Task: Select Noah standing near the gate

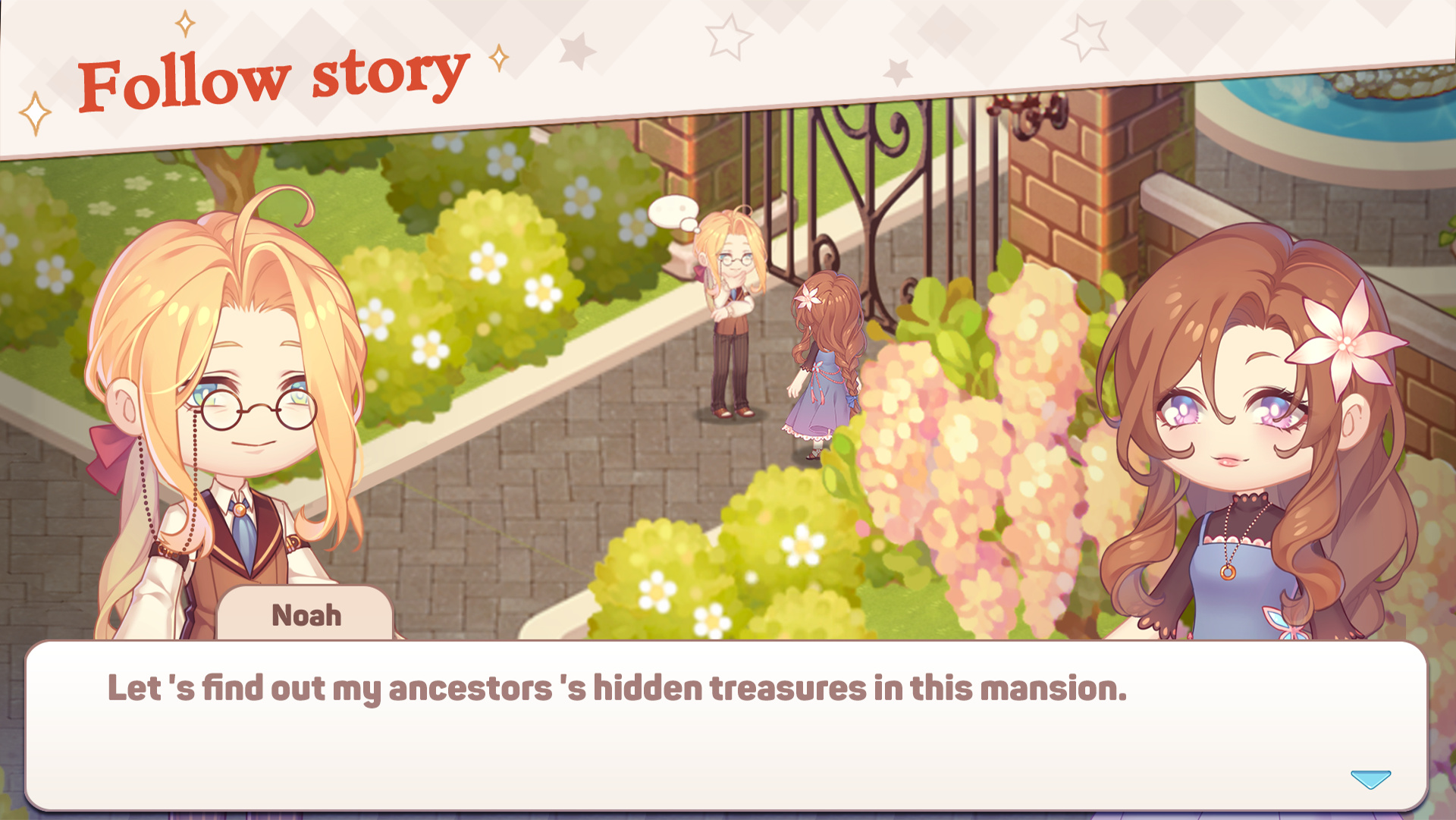Action: point(730,319)
